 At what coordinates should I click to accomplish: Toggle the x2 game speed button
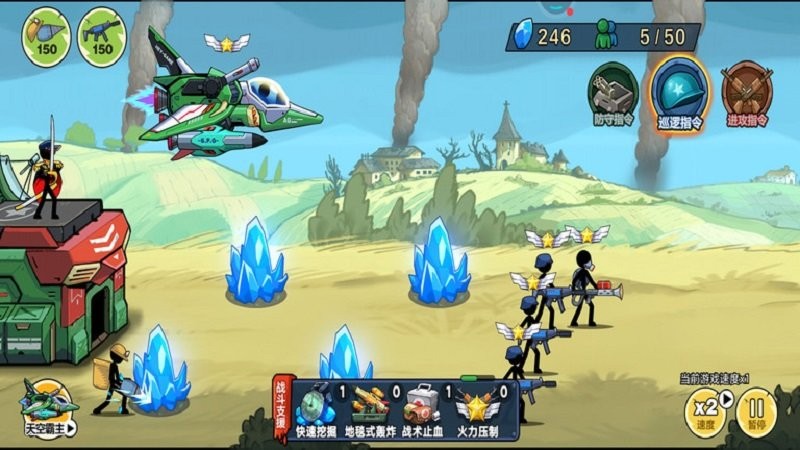pos(706,410)
